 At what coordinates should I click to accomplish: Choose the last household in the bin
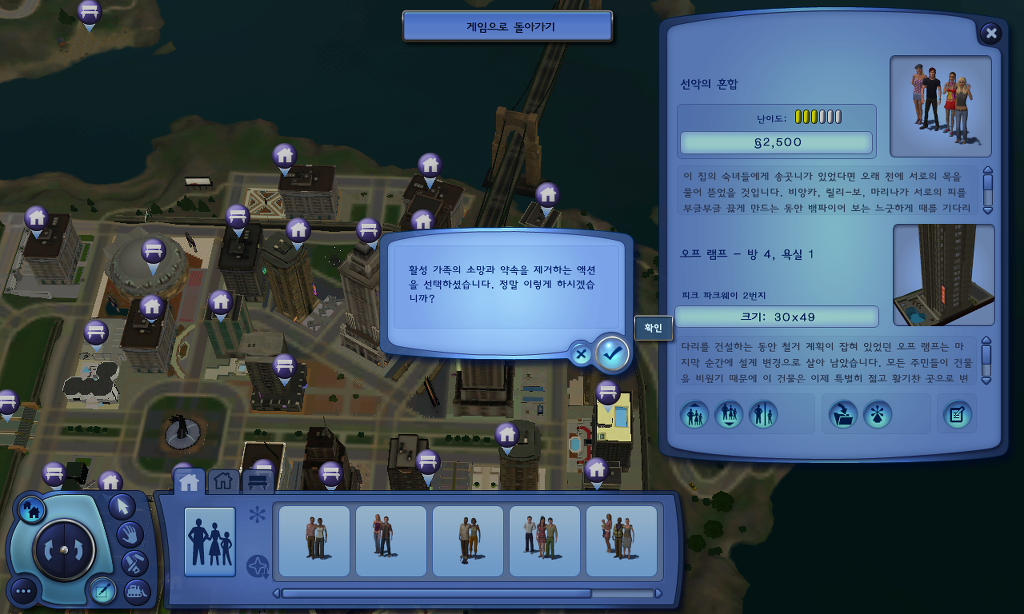coord(621,541)
